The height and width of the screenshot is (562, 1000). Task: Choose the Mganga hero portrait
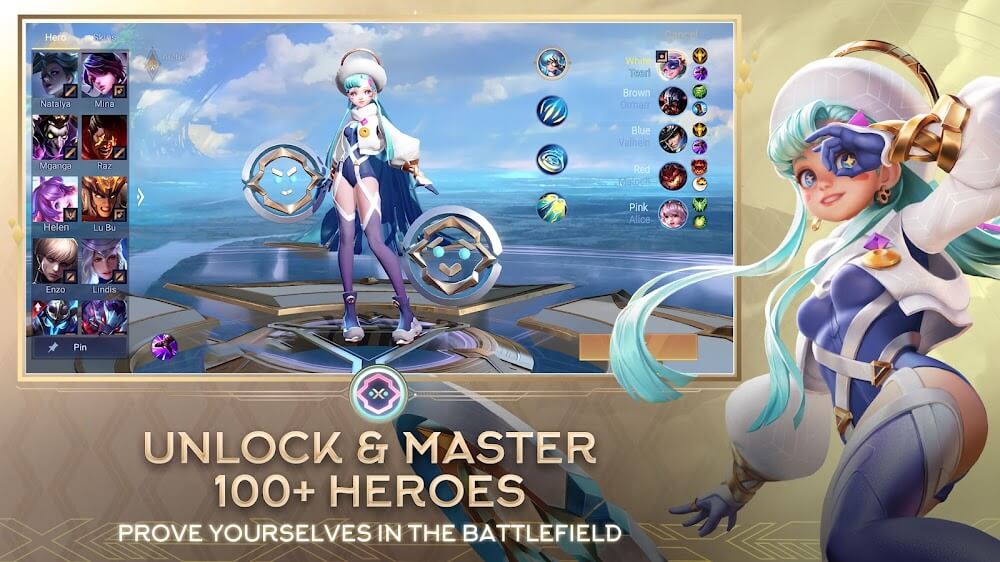point(55,137)
